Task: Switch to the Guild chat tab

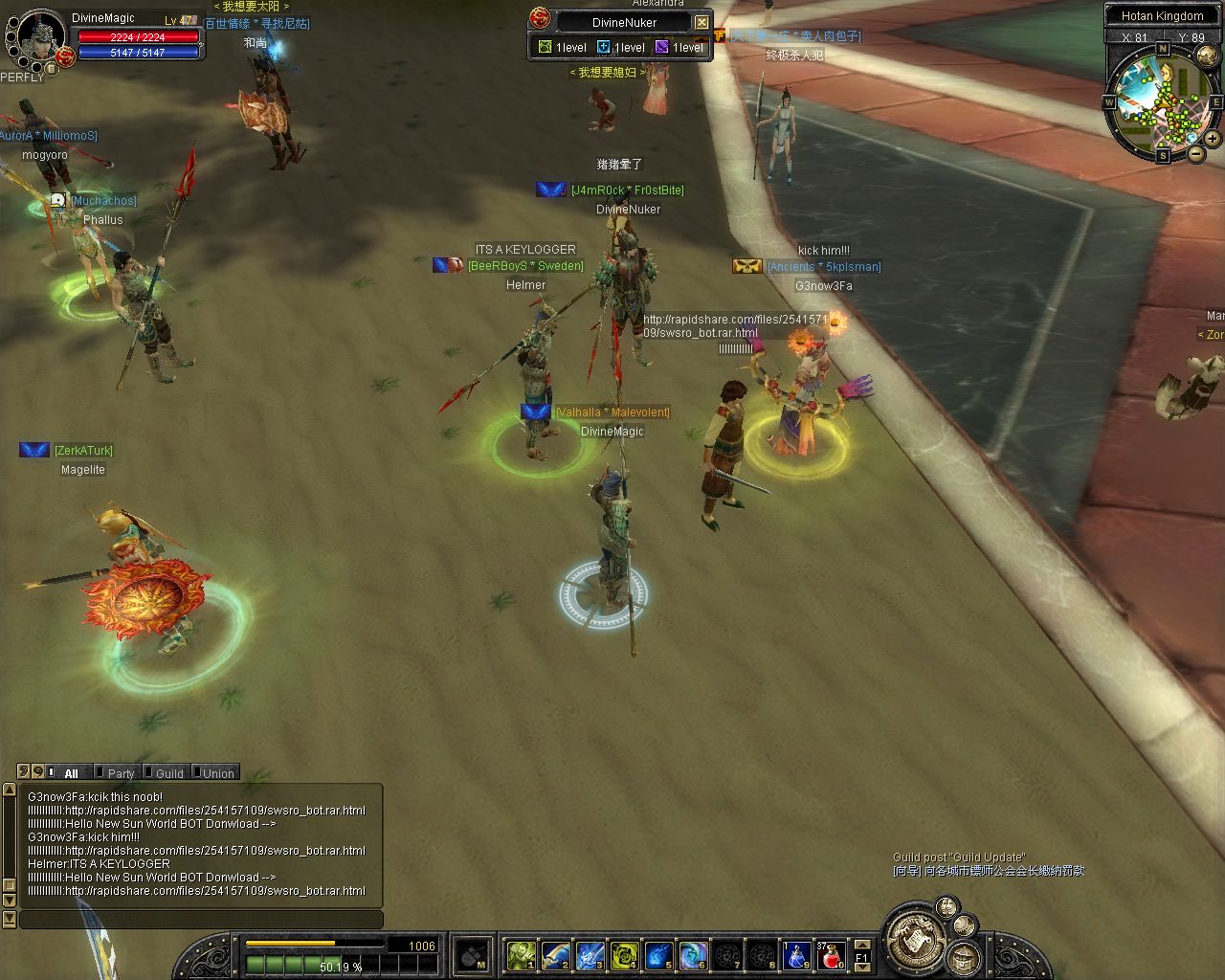Action: click(x=169, y=773)
